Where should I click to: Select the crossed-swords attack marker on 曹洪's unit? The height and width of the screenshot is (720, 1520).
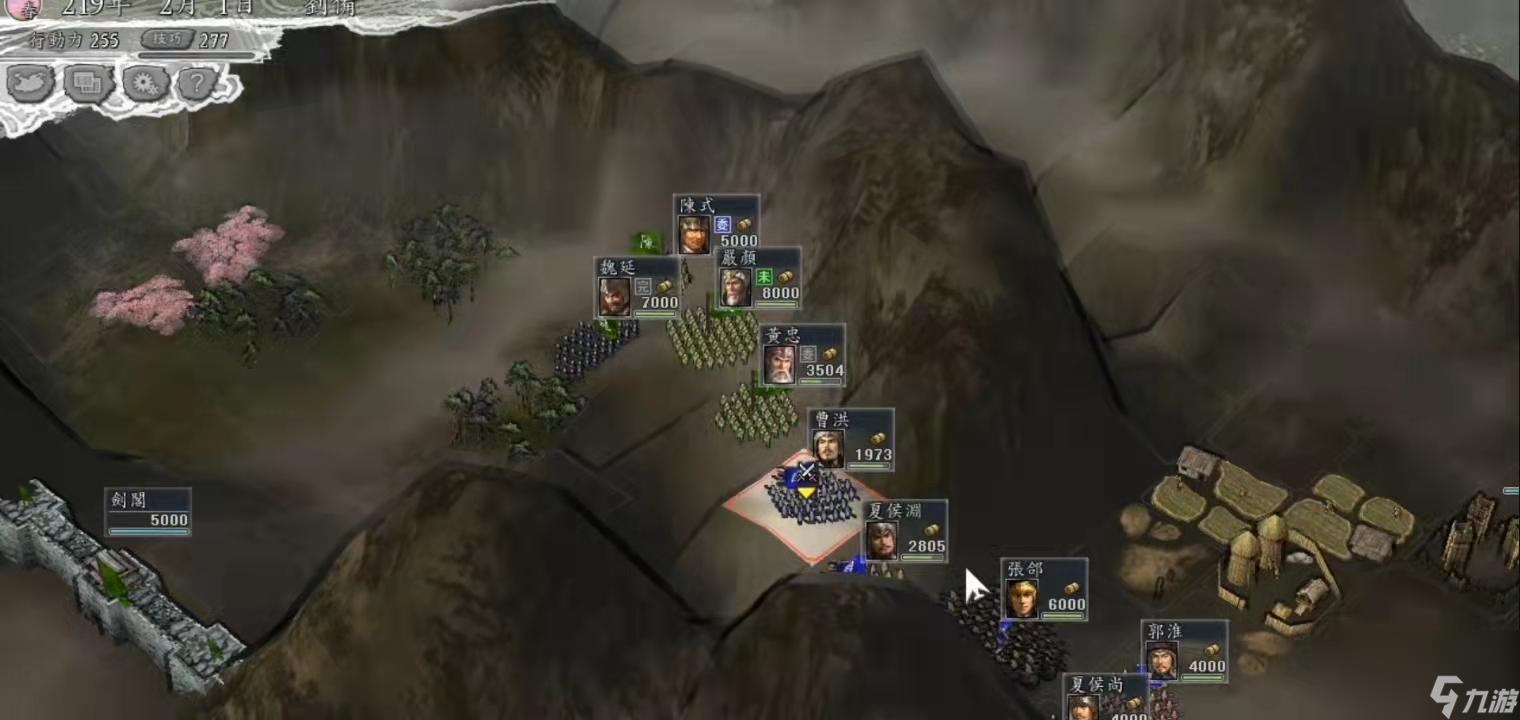pyautogui.click(x=804, y=472)
